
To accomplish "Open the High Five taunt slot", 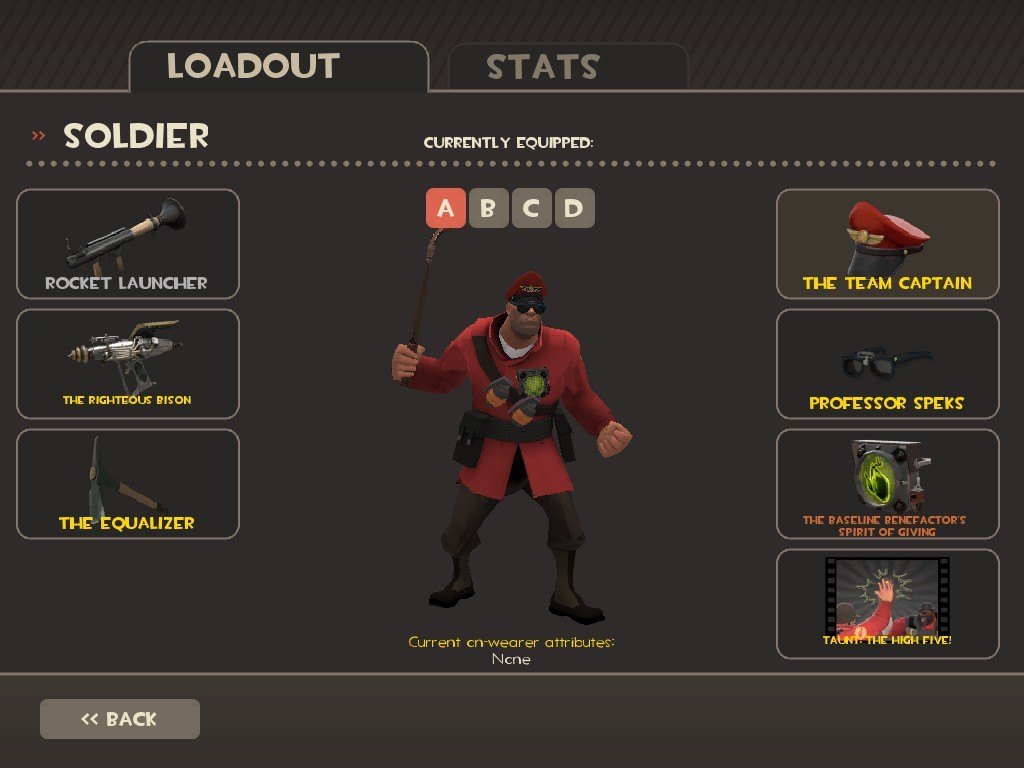I will pyautogui.click(x=887, y=604).
